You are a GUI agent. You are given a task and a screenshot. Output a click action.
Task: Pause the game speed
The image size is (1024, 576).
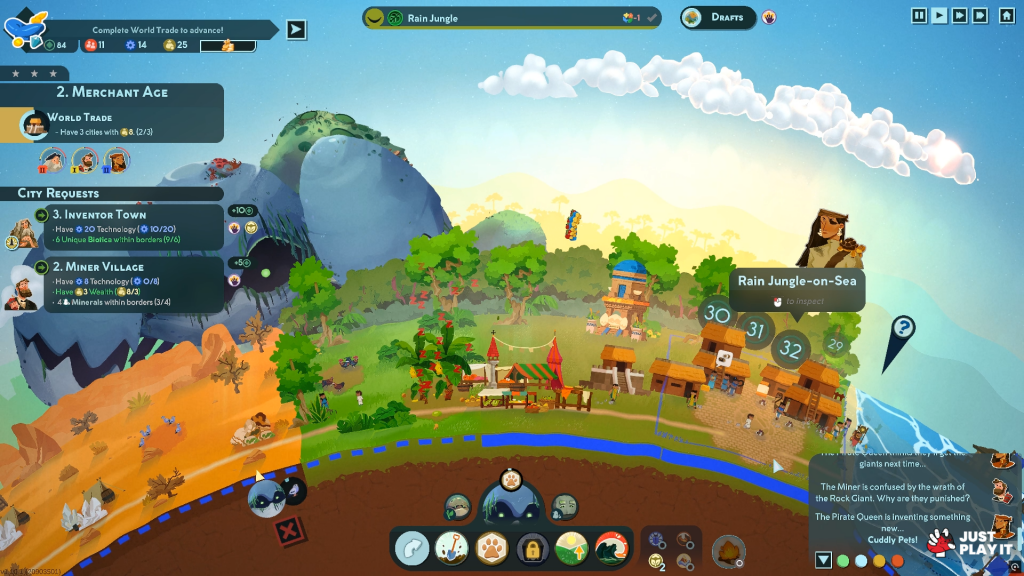tap(919, 15)
